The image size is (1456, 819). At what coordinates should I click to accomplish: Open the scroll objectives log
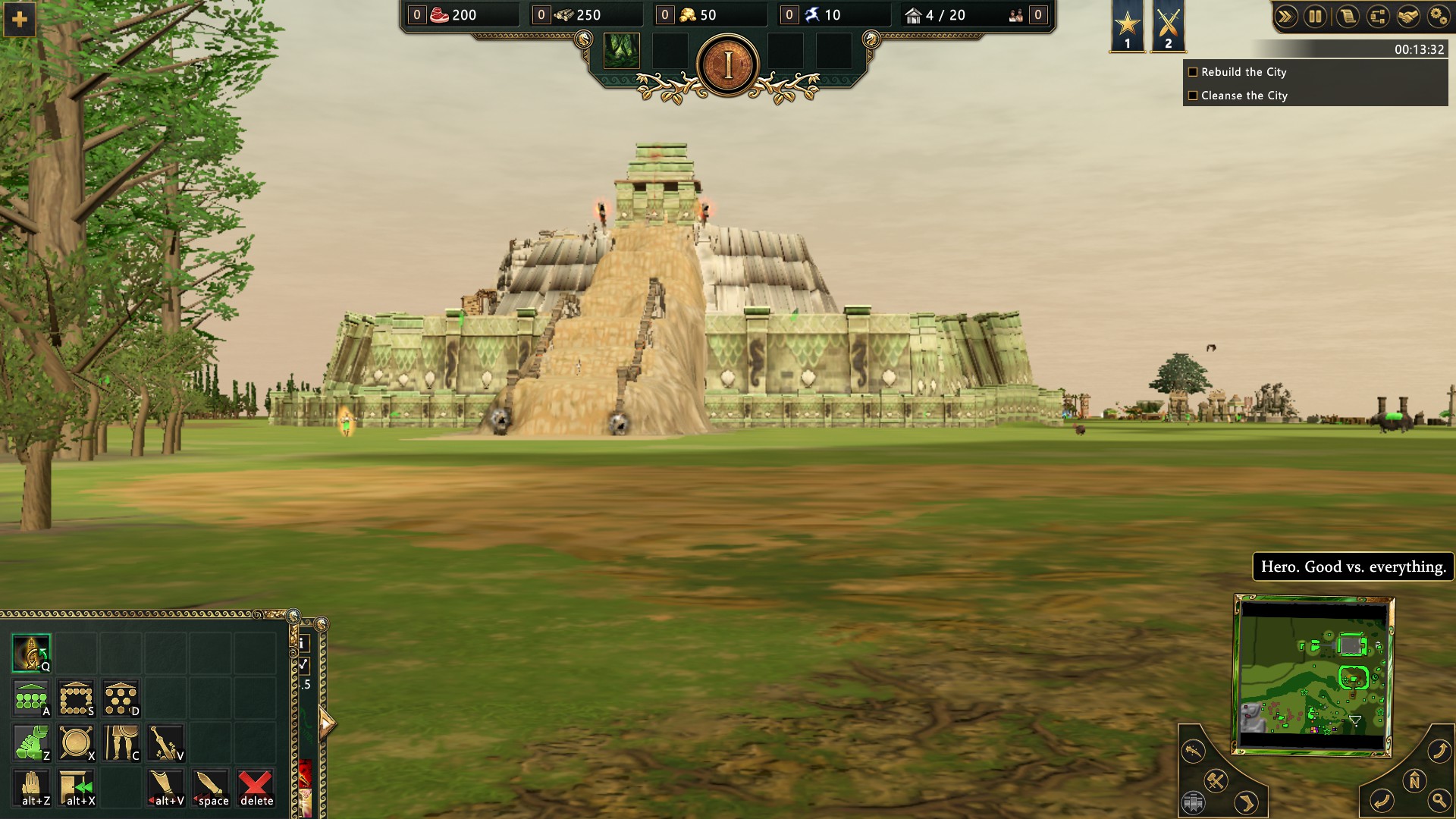point(1347,17)
